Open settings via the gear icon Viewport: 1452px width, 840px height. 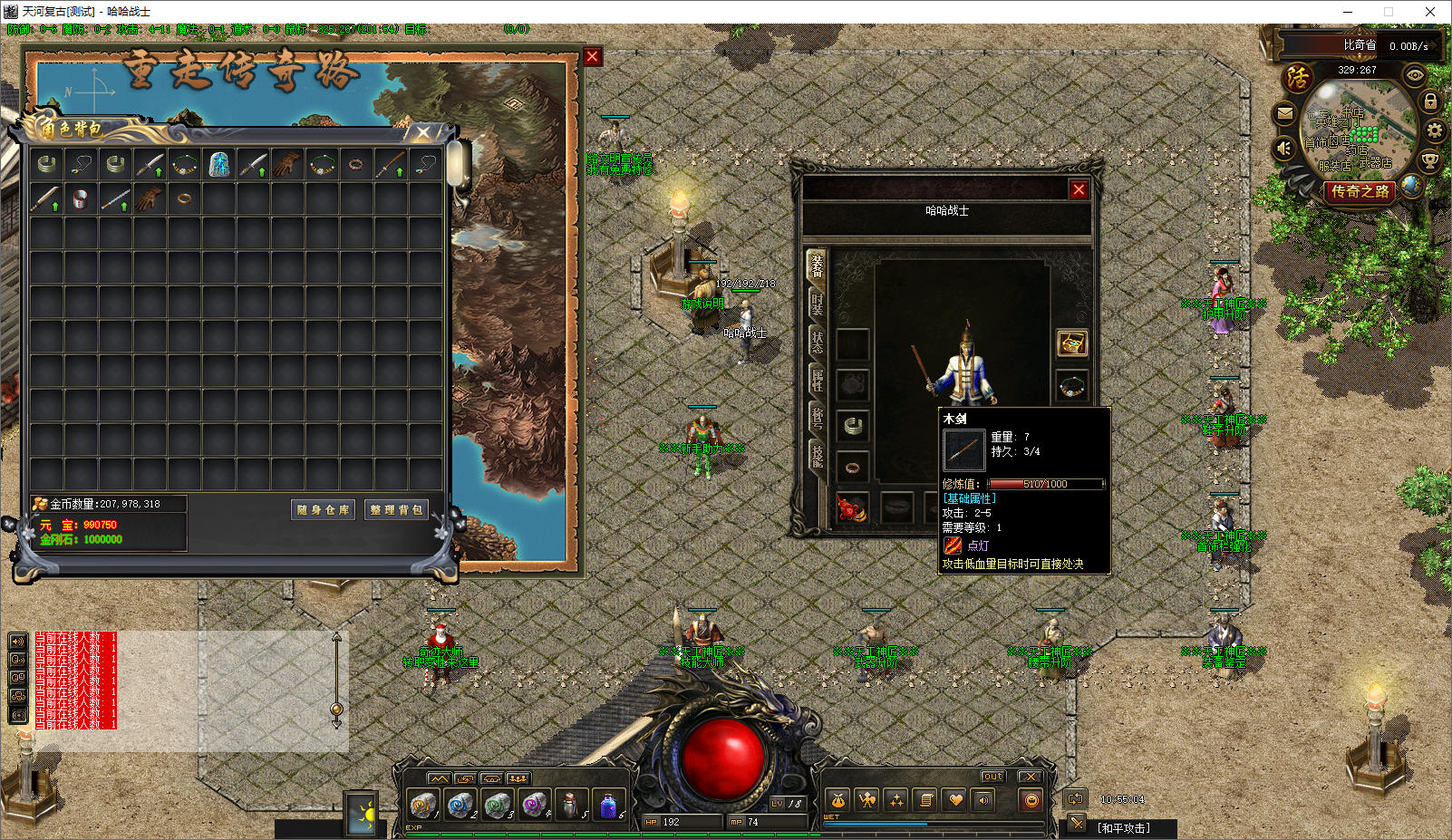[x=1434, y=130]
